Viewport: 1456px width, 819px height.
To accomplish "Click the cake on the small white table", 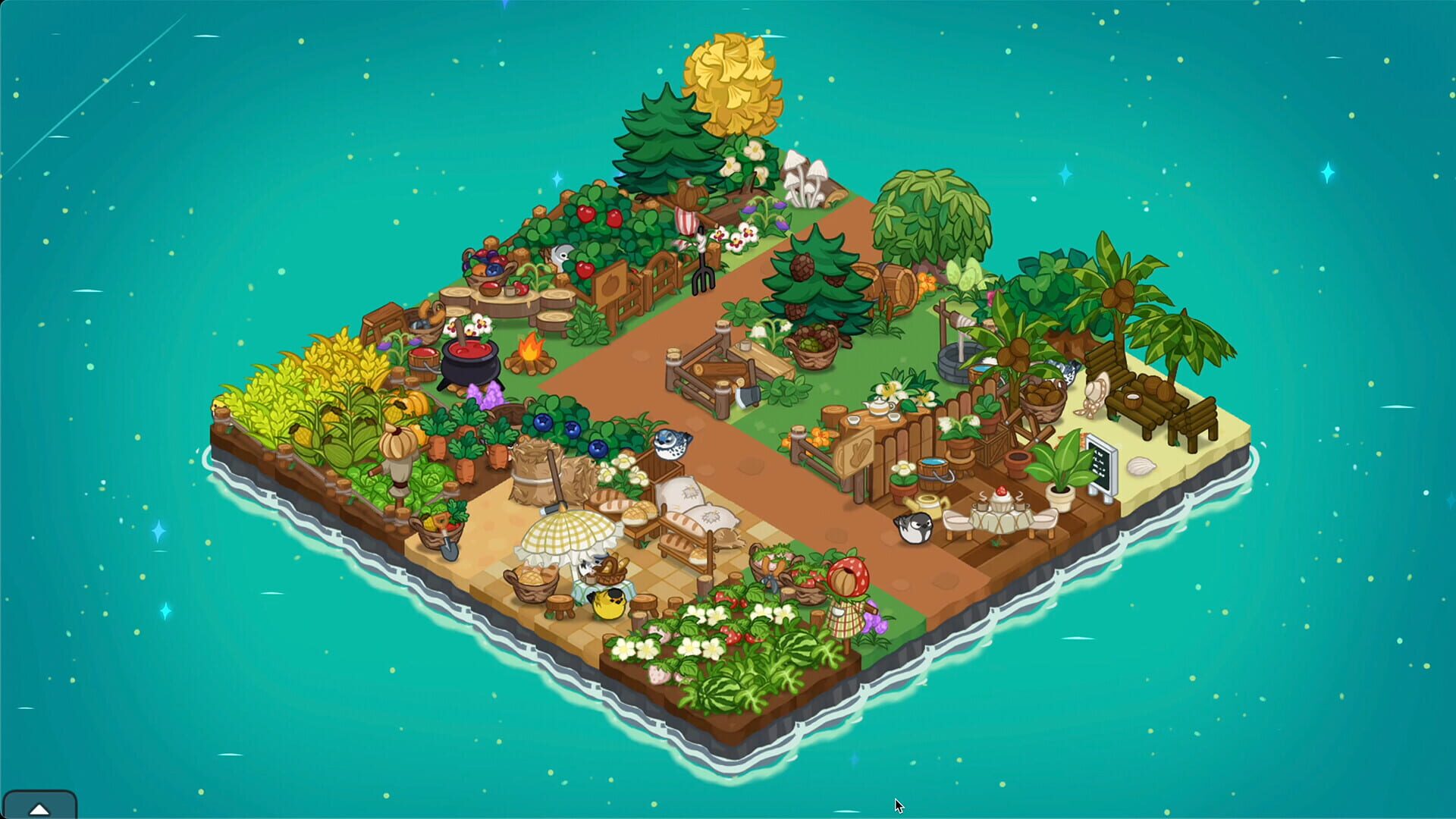I will point(1000,497).
